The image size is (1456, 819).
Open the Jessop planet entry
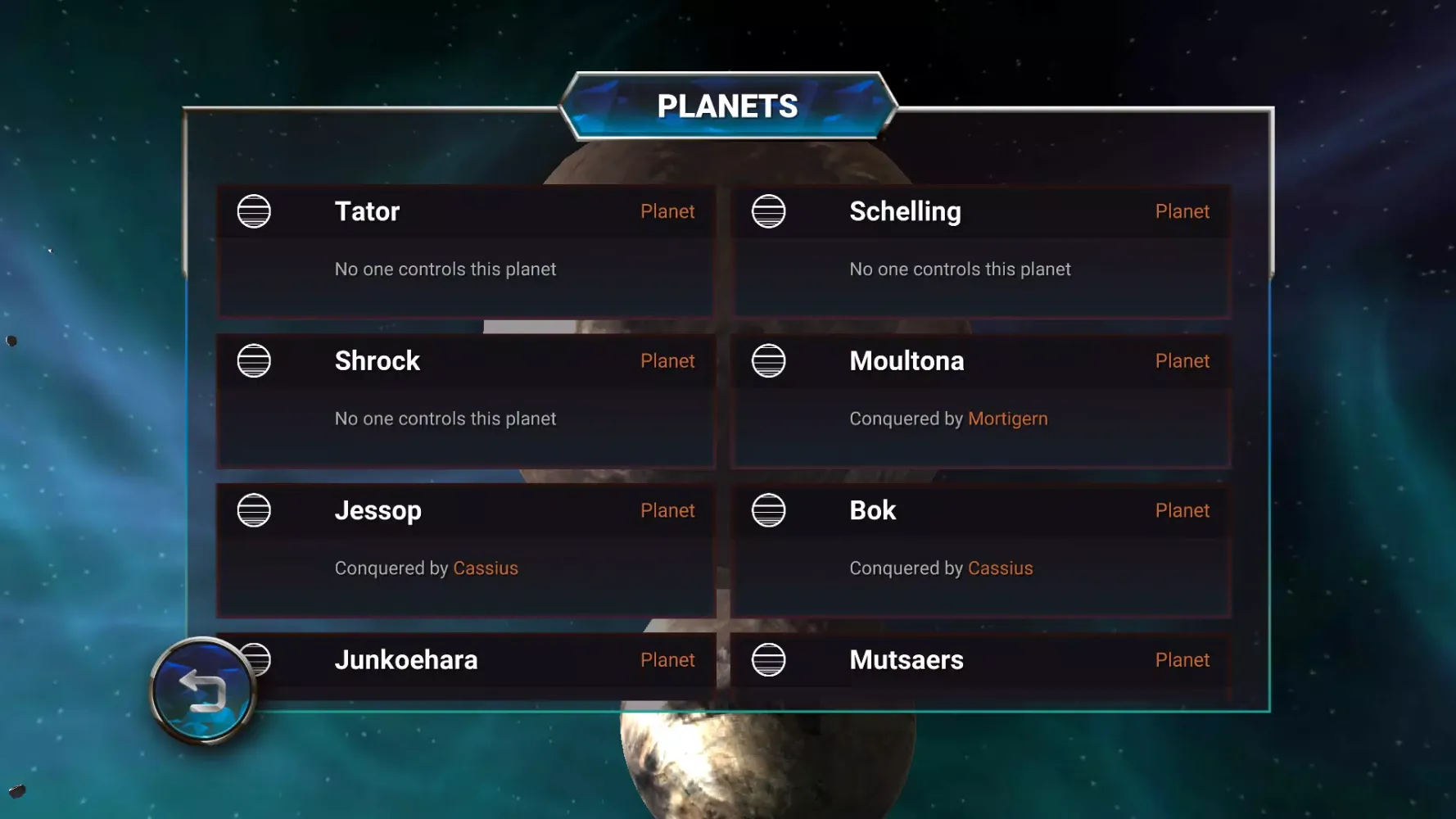coord(465,549)
